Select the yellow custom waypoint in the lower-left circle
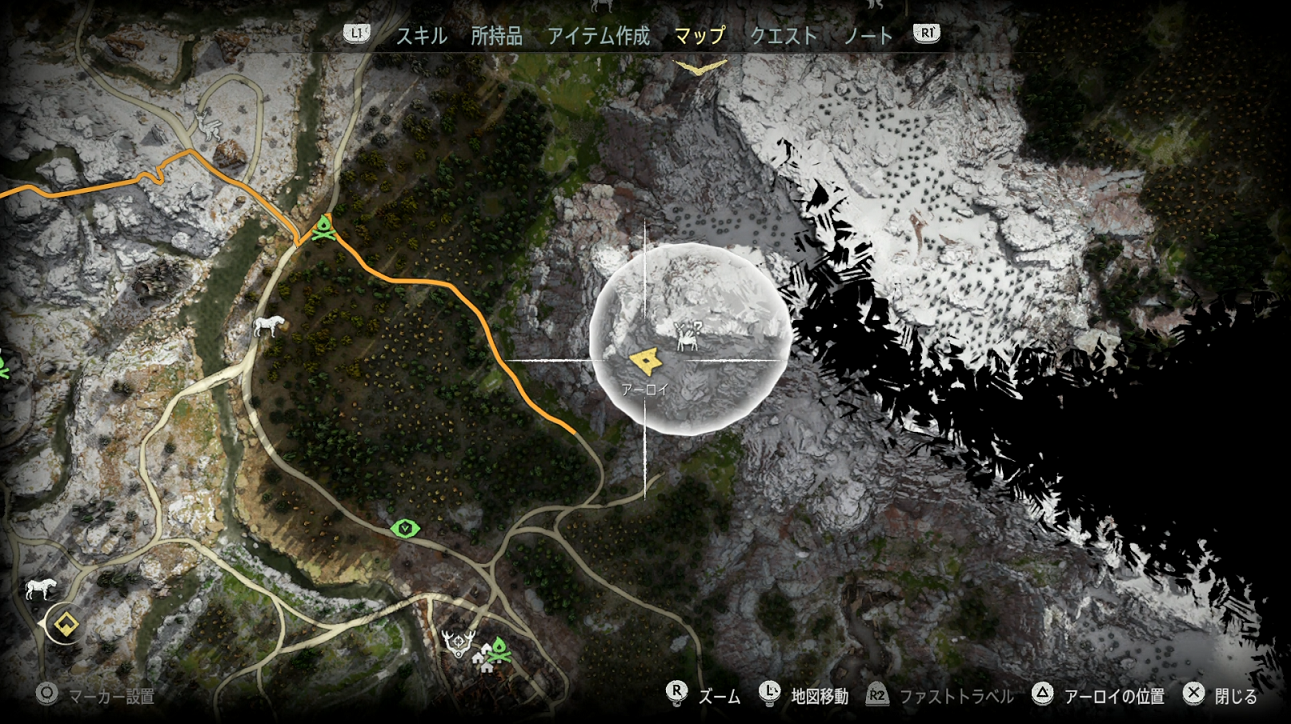Screen dimensions: 1291x724 (66, 622)
